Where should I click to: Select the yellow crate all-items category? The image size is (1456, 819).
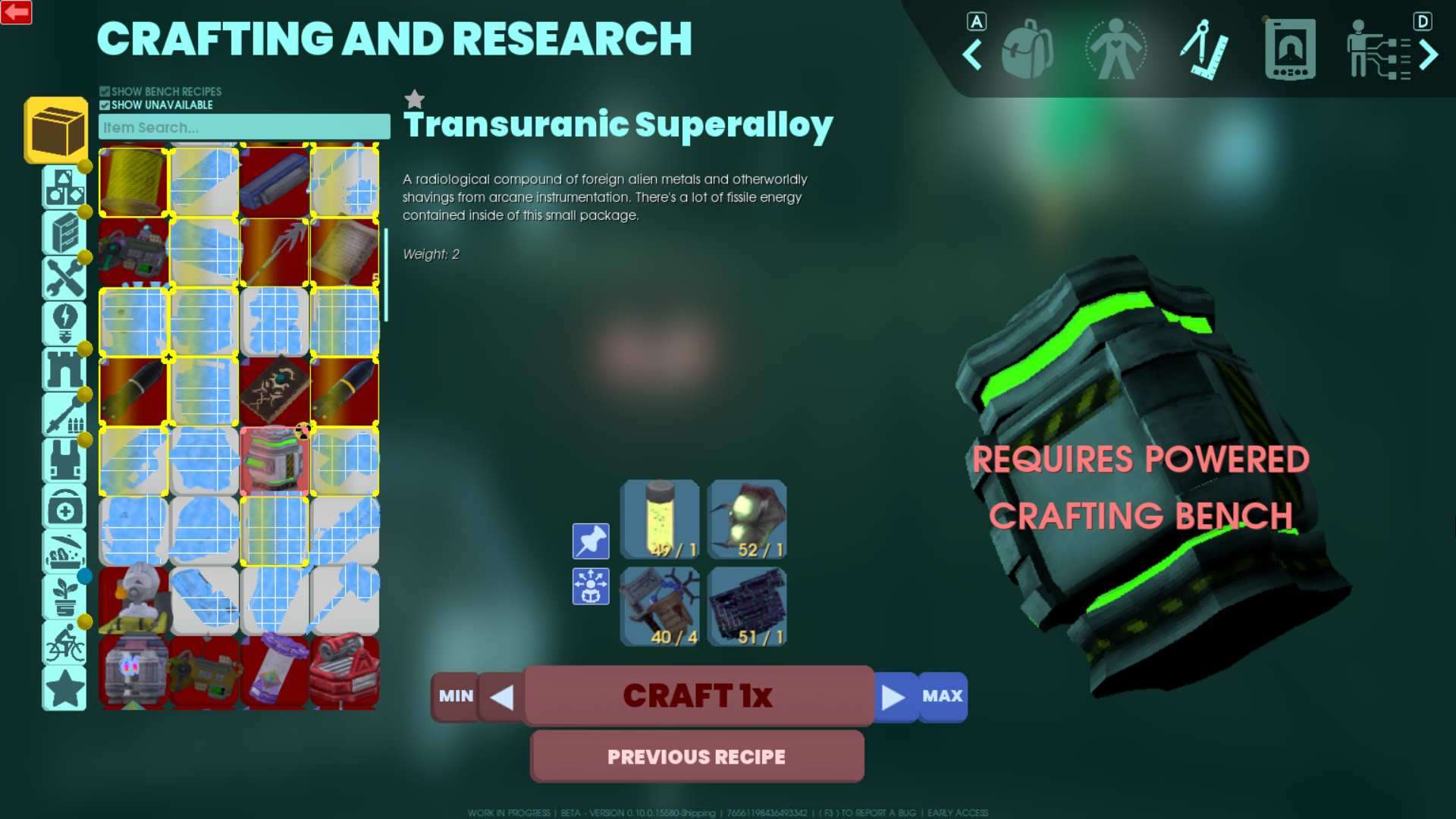56,130
